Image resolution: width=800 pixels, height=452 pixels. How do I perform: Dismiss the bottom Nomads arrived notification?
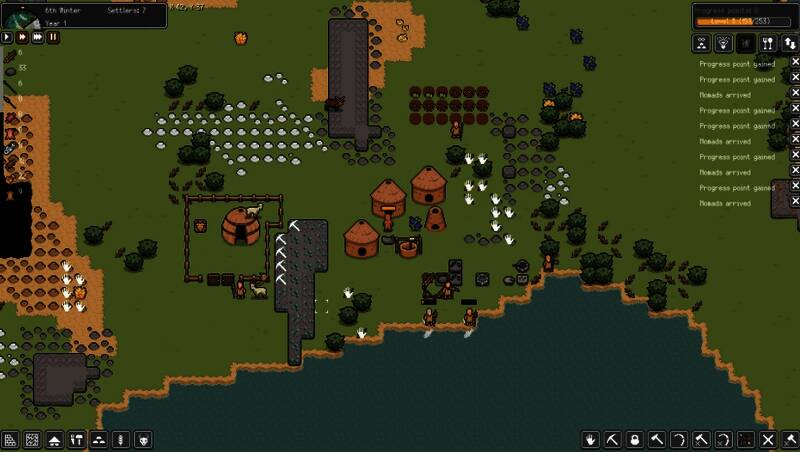[795, 203]
